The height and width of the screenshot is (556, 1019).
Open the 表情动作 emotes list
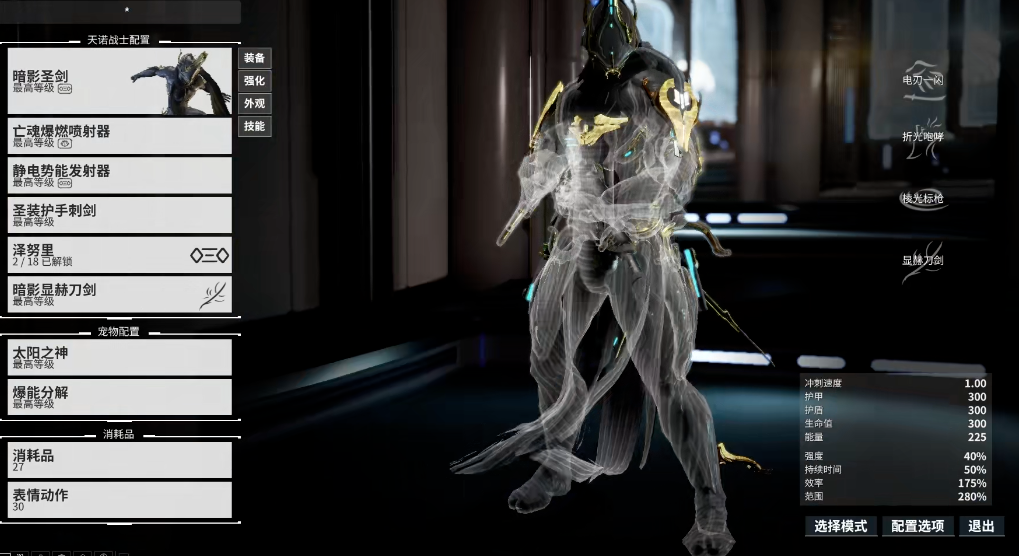117,499
